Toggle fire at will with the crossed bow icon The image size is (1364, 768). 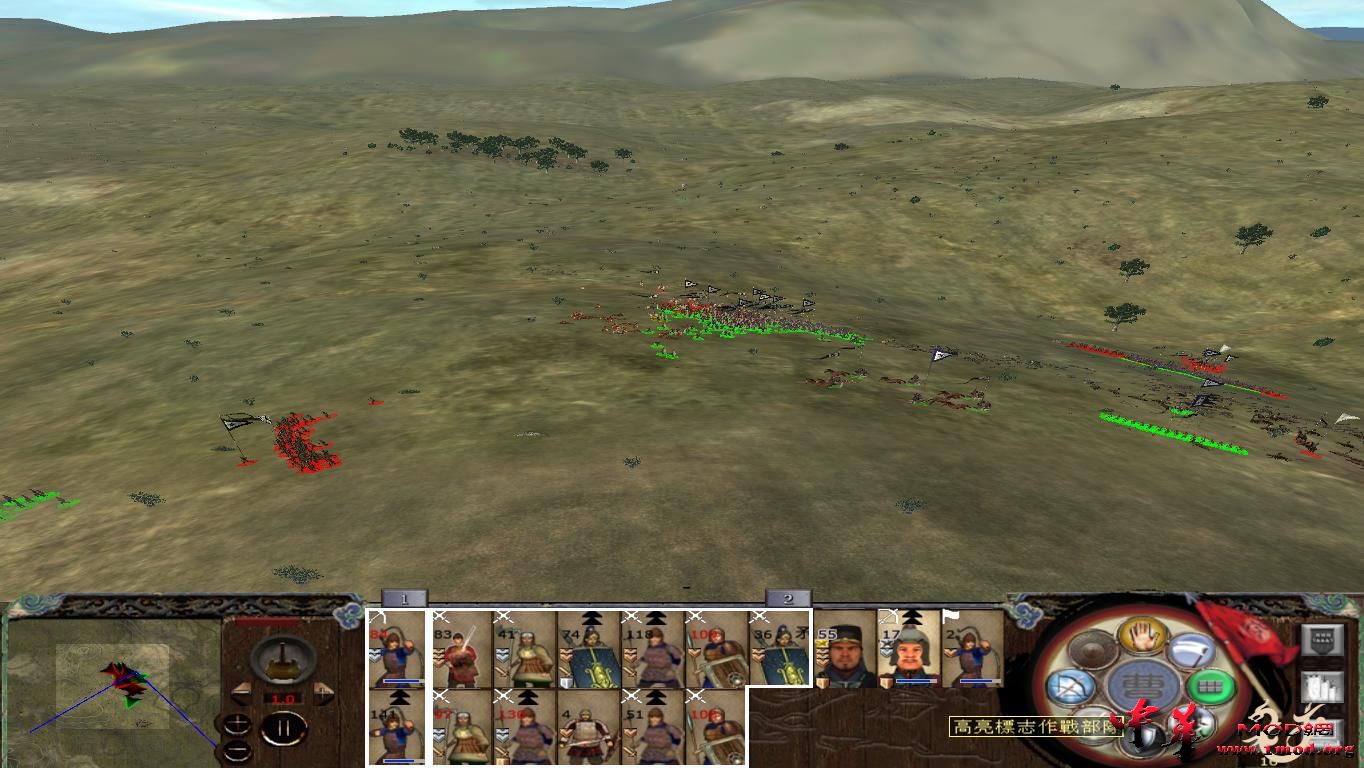click(x=1069, y=687)
